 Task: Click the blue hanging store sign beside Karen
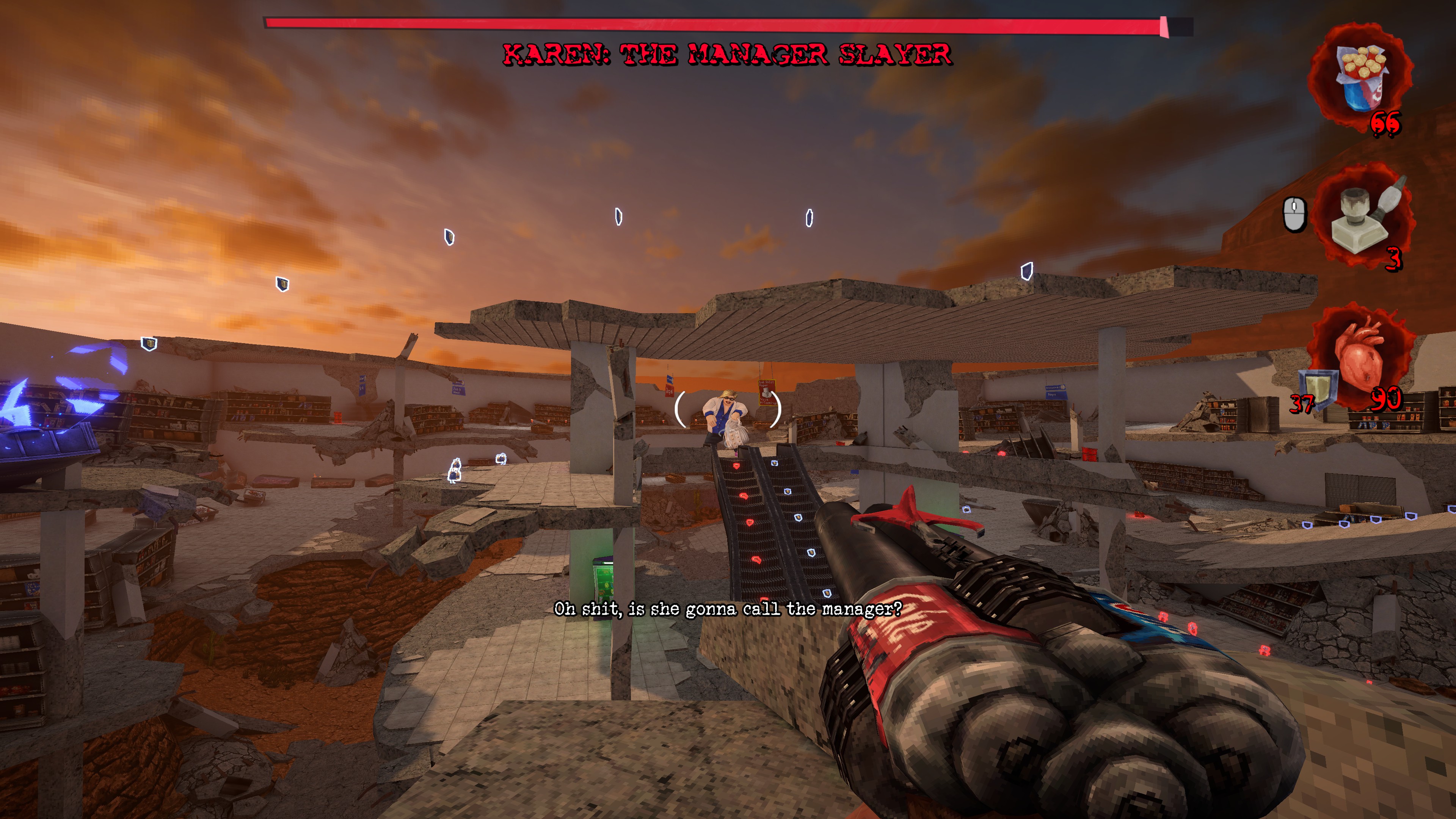click(669, 379)
